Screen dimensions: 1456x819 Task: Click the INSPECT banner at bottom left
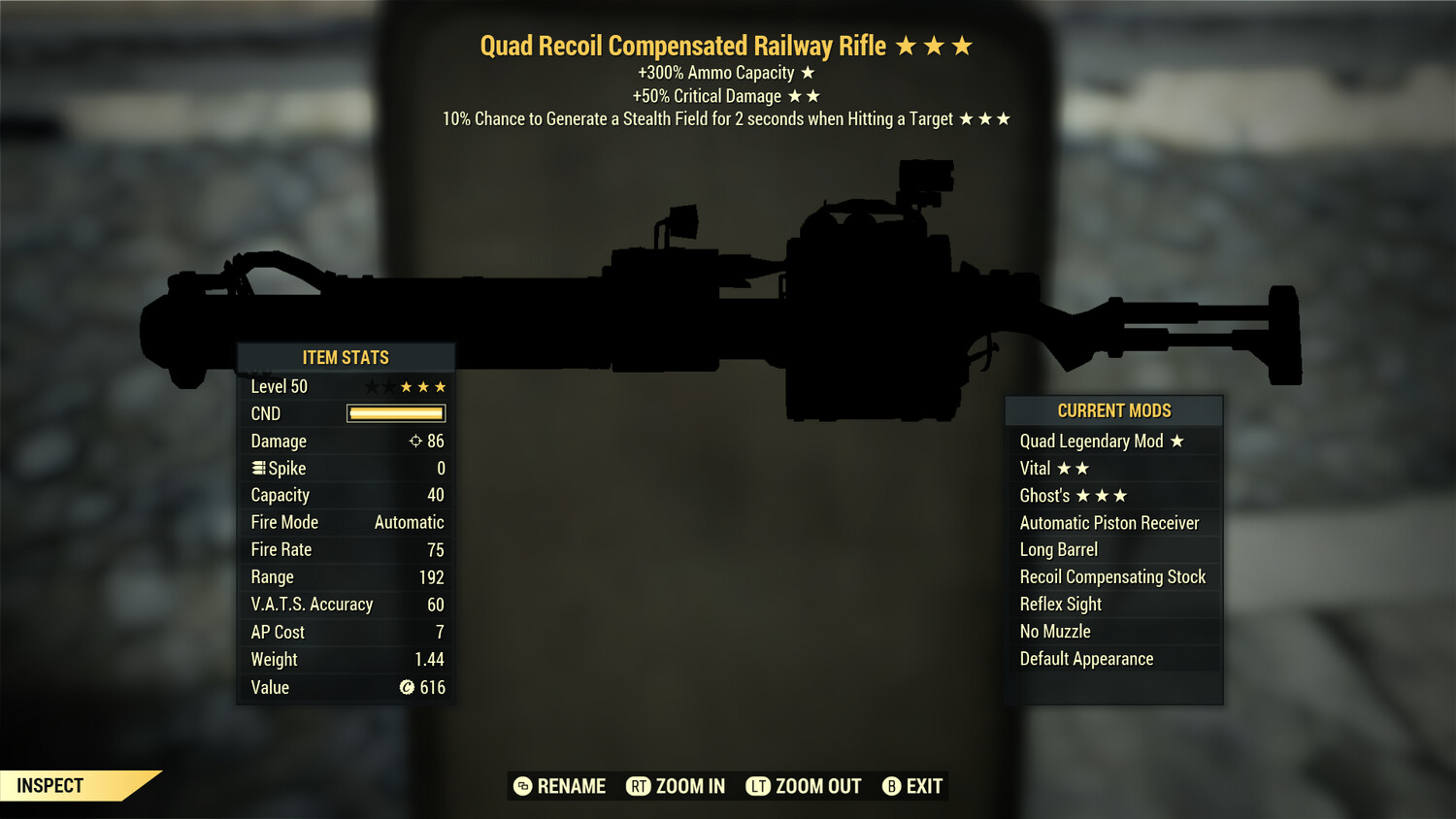coord(50,786)
